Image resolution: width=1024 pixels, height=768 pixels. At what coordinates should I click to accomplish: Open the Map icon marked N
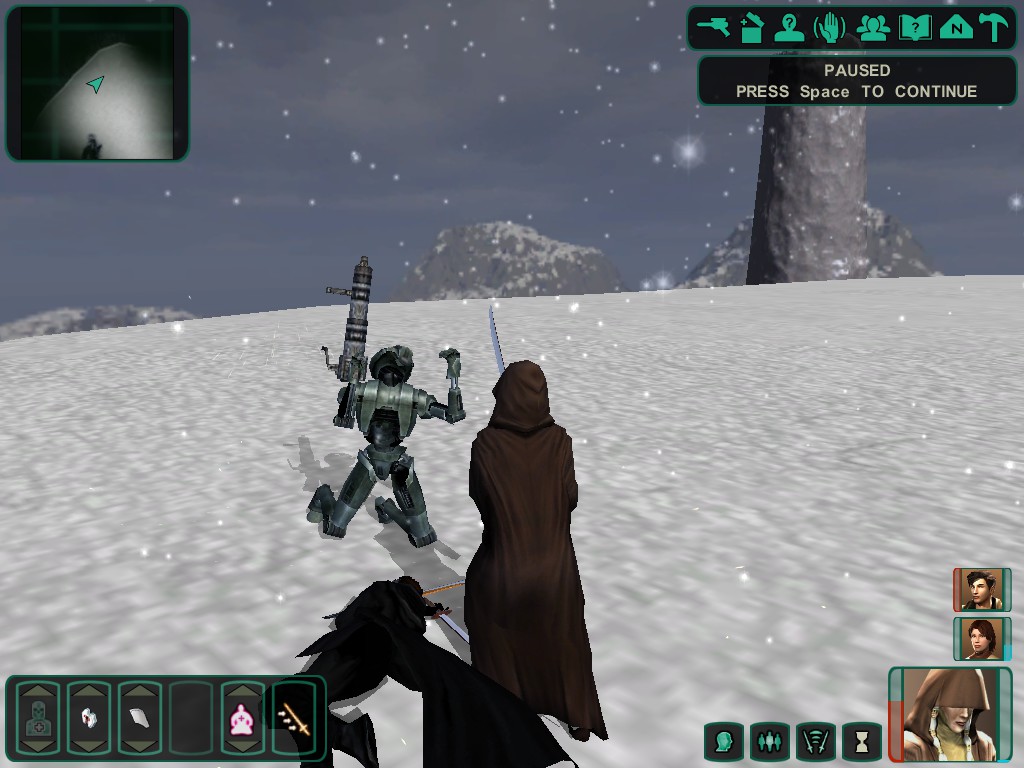[x=956, y=27]
